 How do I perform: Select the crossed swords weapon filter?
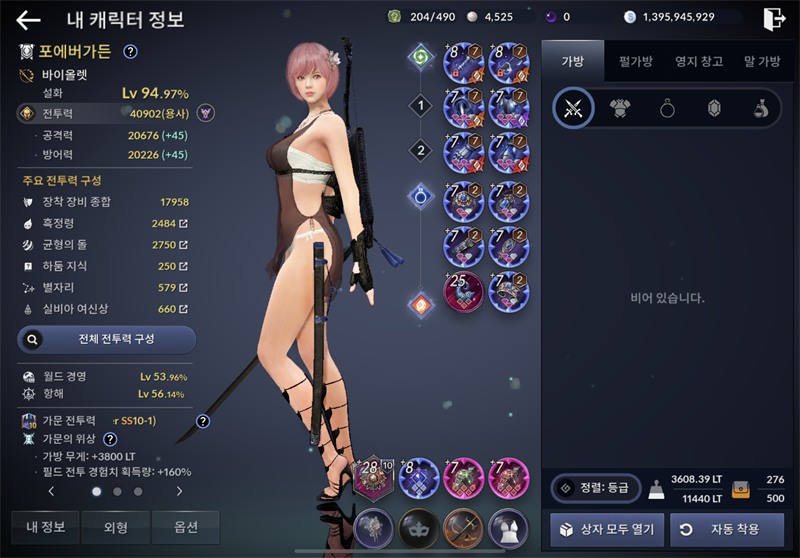(x=573, y=110)
